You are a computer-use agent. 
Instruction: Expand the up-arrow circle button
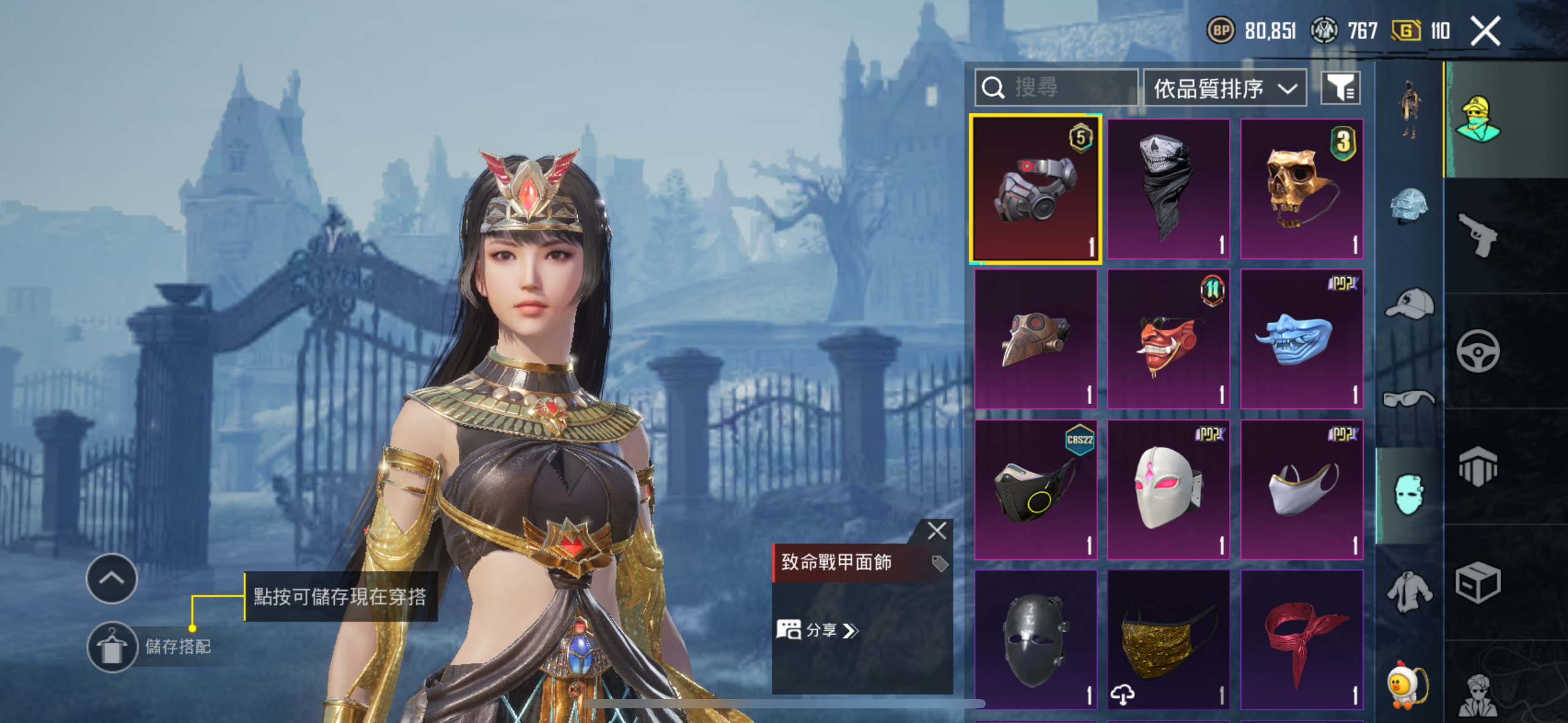pyautogui.click(x=112, y=578)
